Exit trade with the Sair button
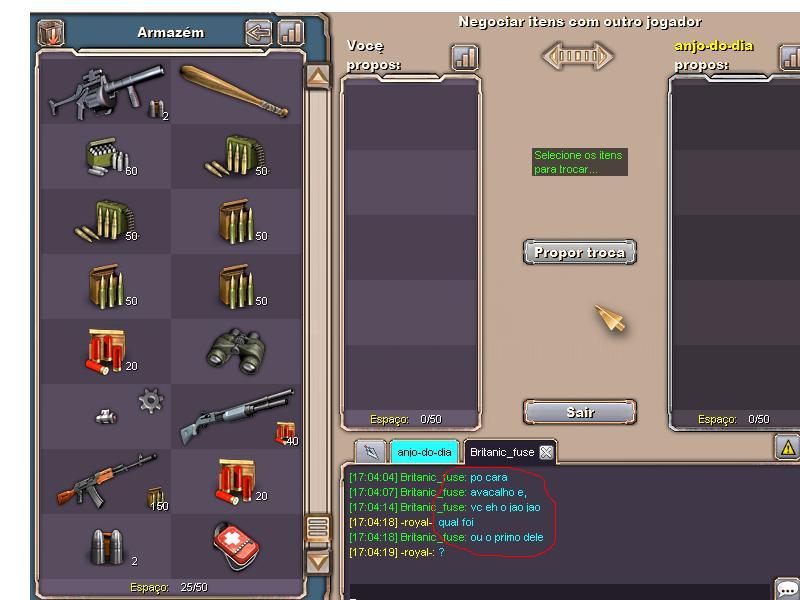 [x=580, y=412]
